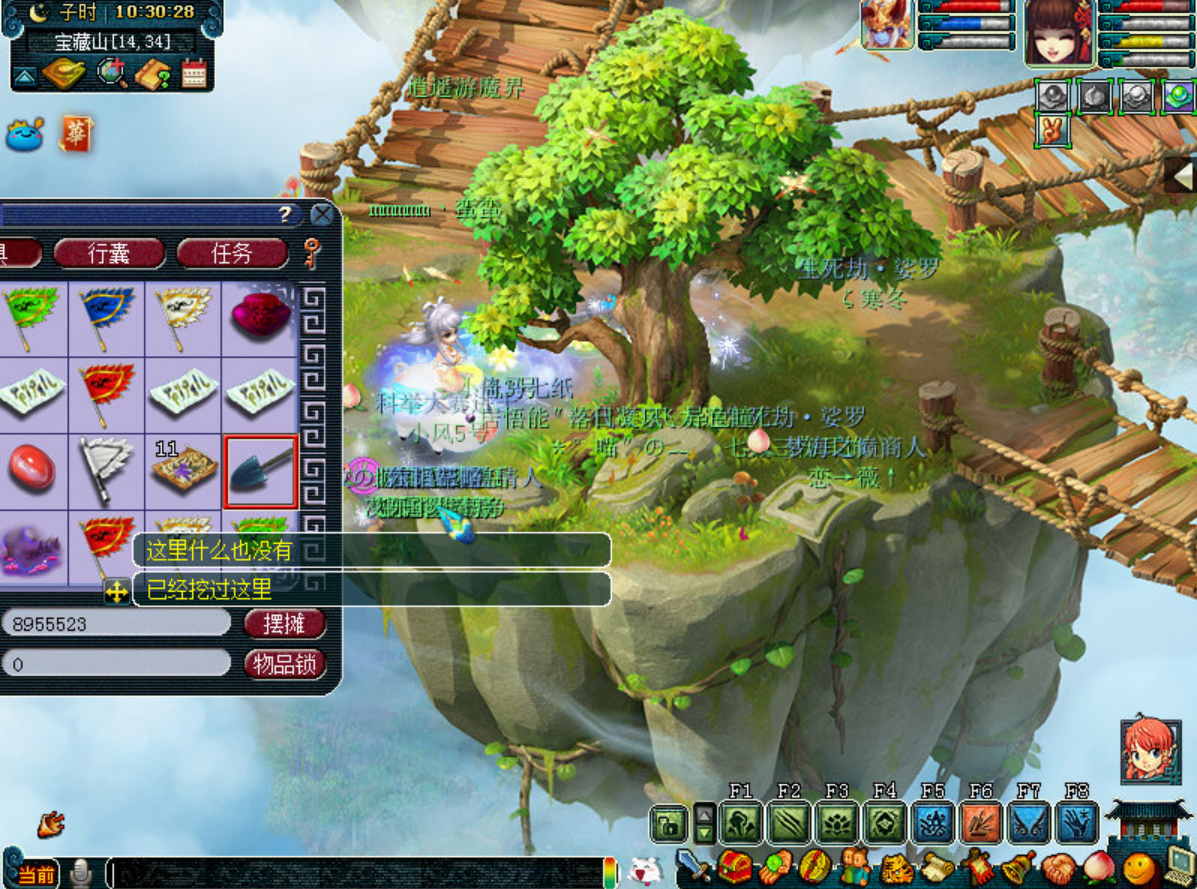Click the 当前 chat channel button
Screen dimensions: 1197x889
[35, 874]
